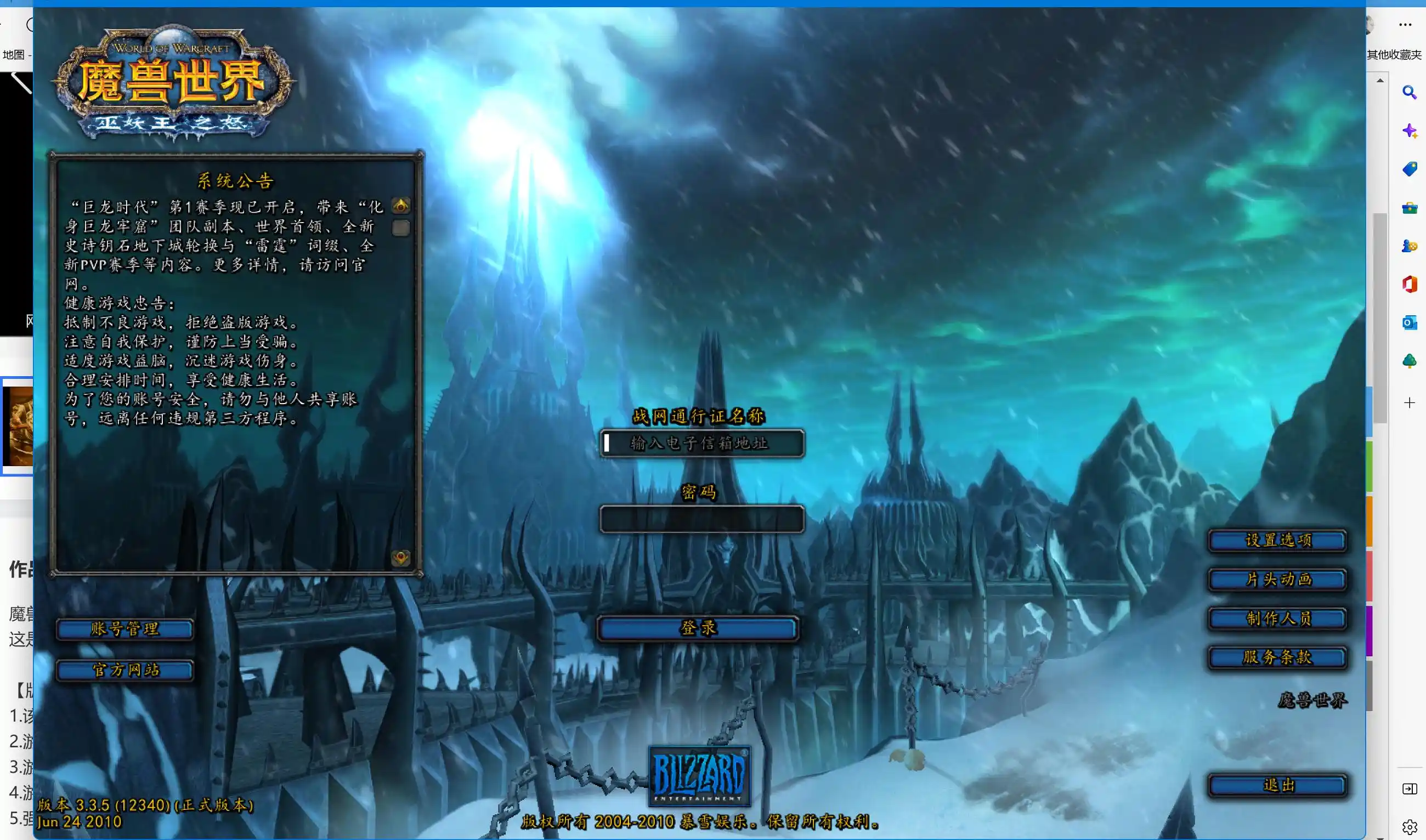Open browser sidebar search icon
This screenshot has height=840, width=1426.
[x=1410, y=92]
